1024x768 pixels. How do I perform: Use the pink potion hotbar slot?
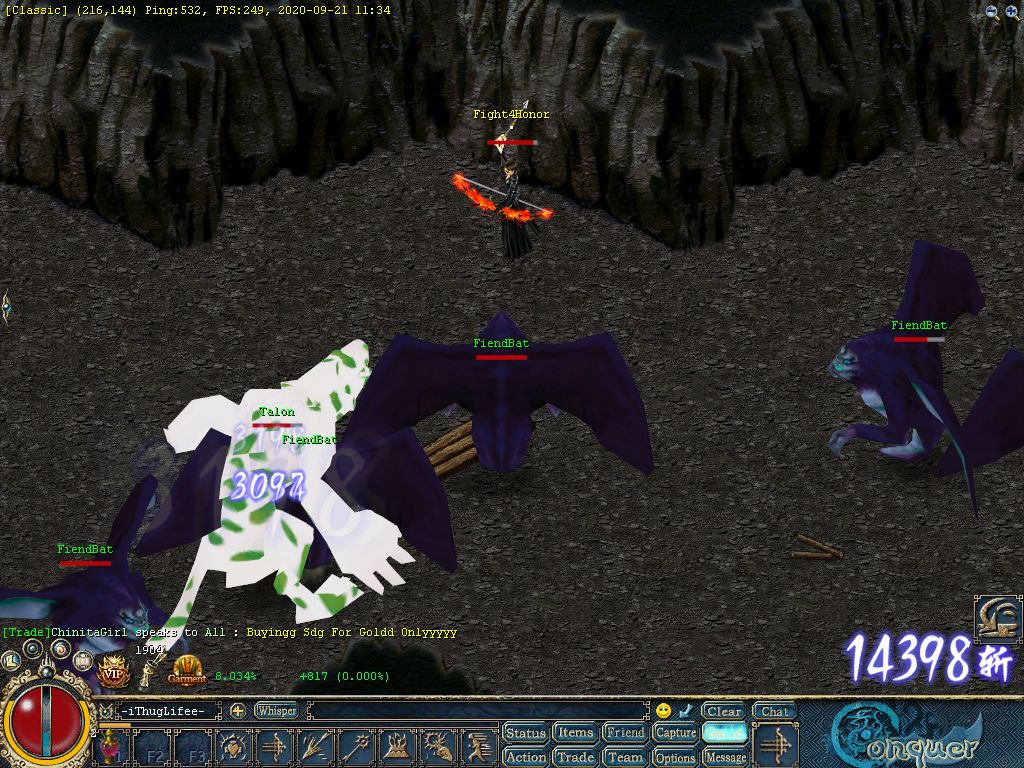click(110, 747)
